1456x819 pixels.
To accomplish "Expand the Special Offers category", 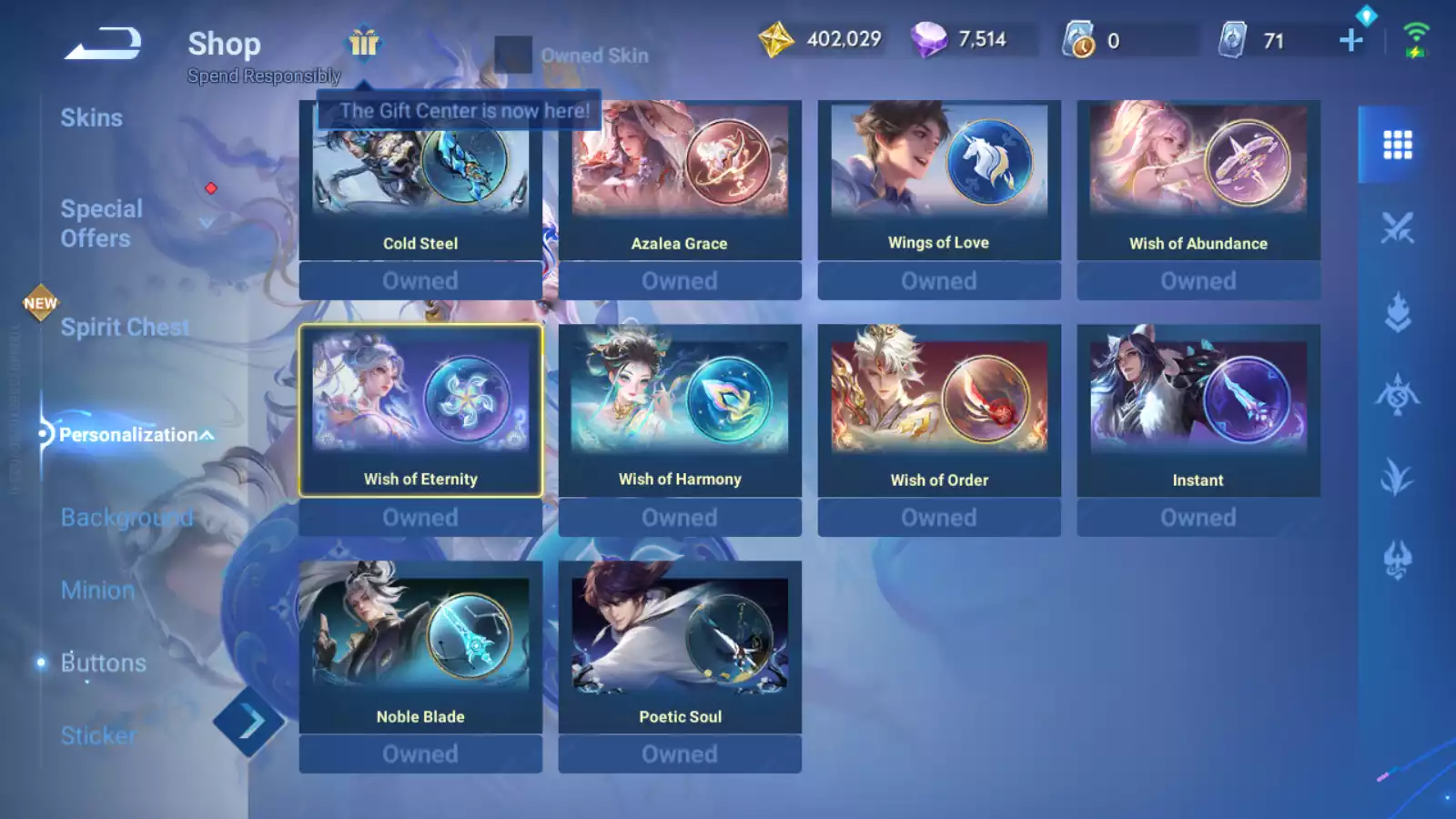I will 102,223.
